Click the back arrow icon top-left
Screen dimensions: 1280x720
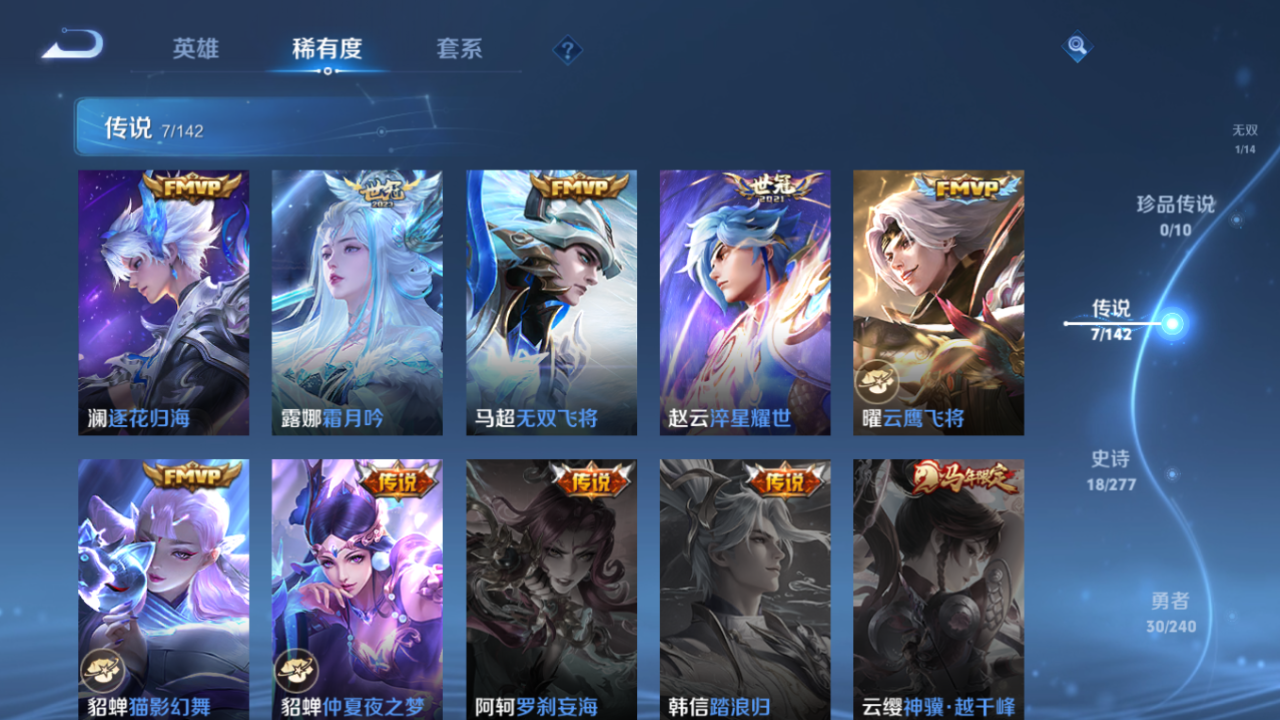pos(70,45)
